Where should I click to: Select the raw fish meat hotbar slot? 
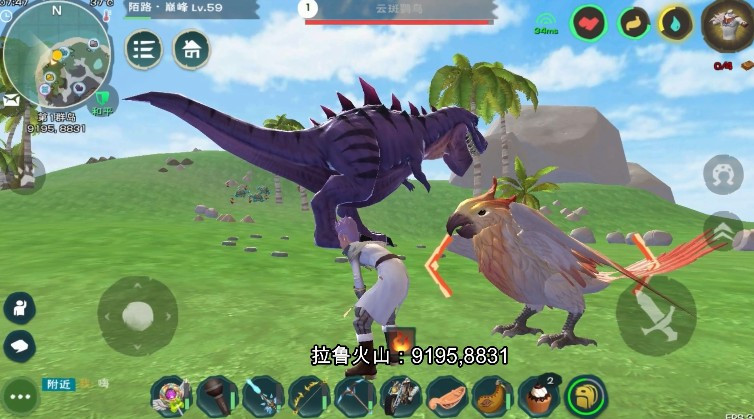[x=445, y=396]
